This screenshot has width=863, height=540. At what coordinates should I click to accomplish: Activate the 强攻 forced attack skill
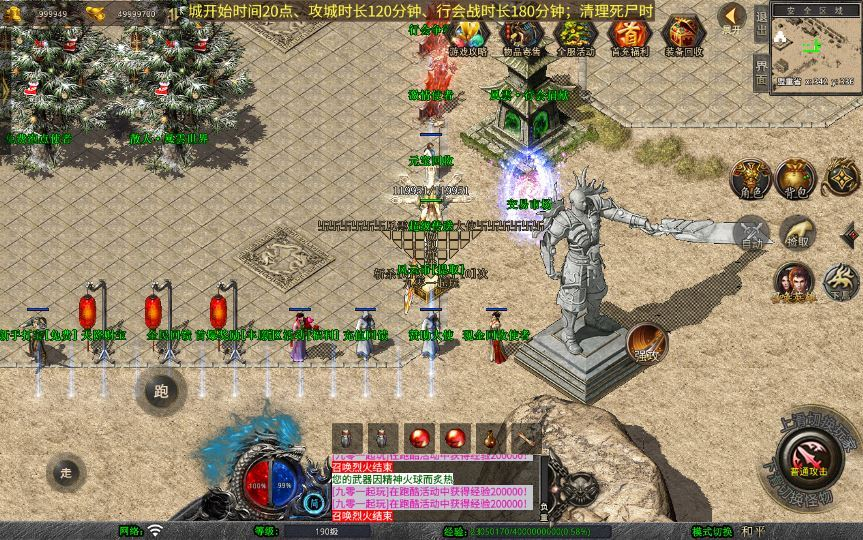point(646,343)
